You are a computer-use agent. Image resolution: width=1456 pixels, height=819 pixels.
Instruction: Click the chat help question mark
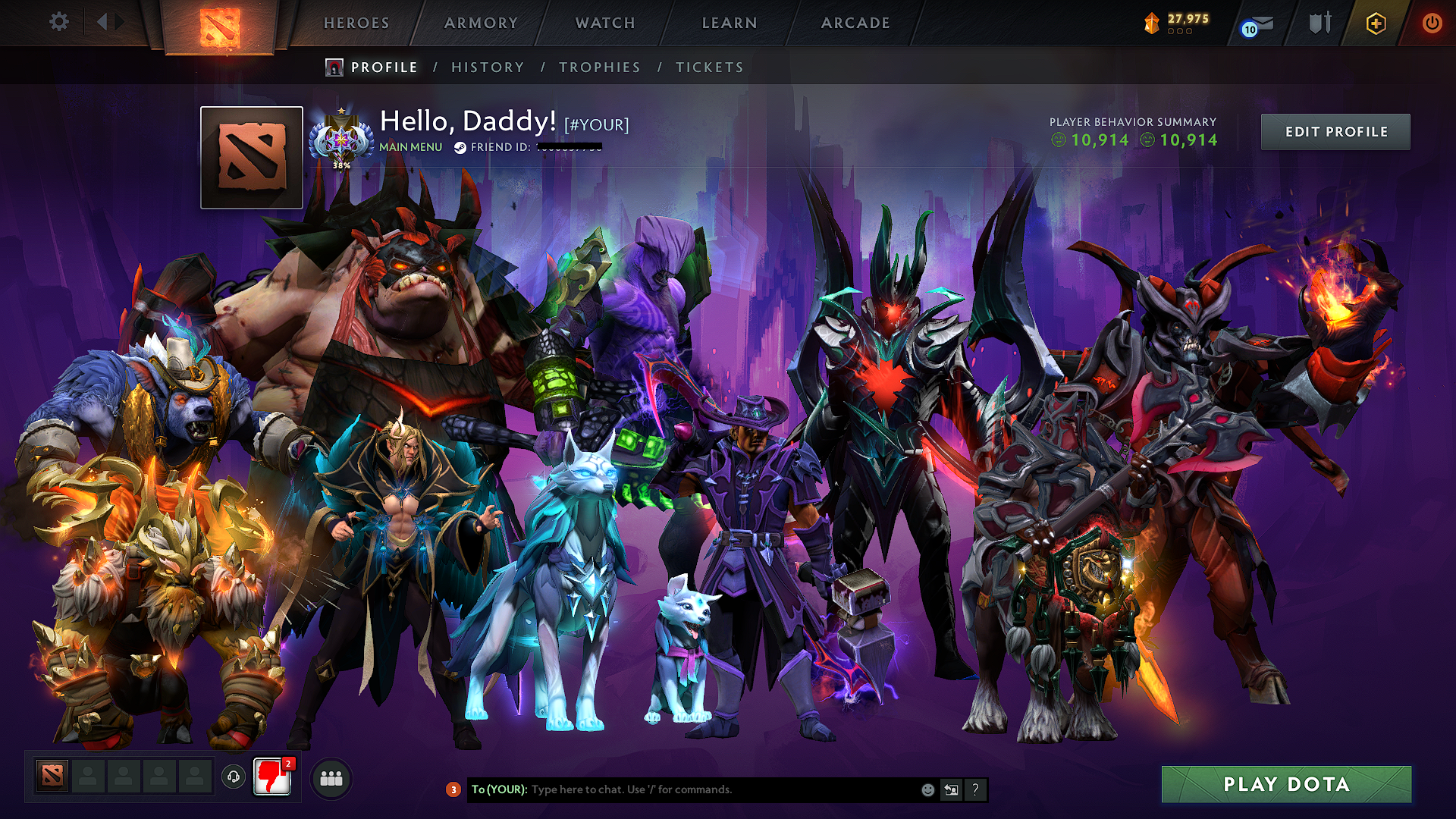975,789
